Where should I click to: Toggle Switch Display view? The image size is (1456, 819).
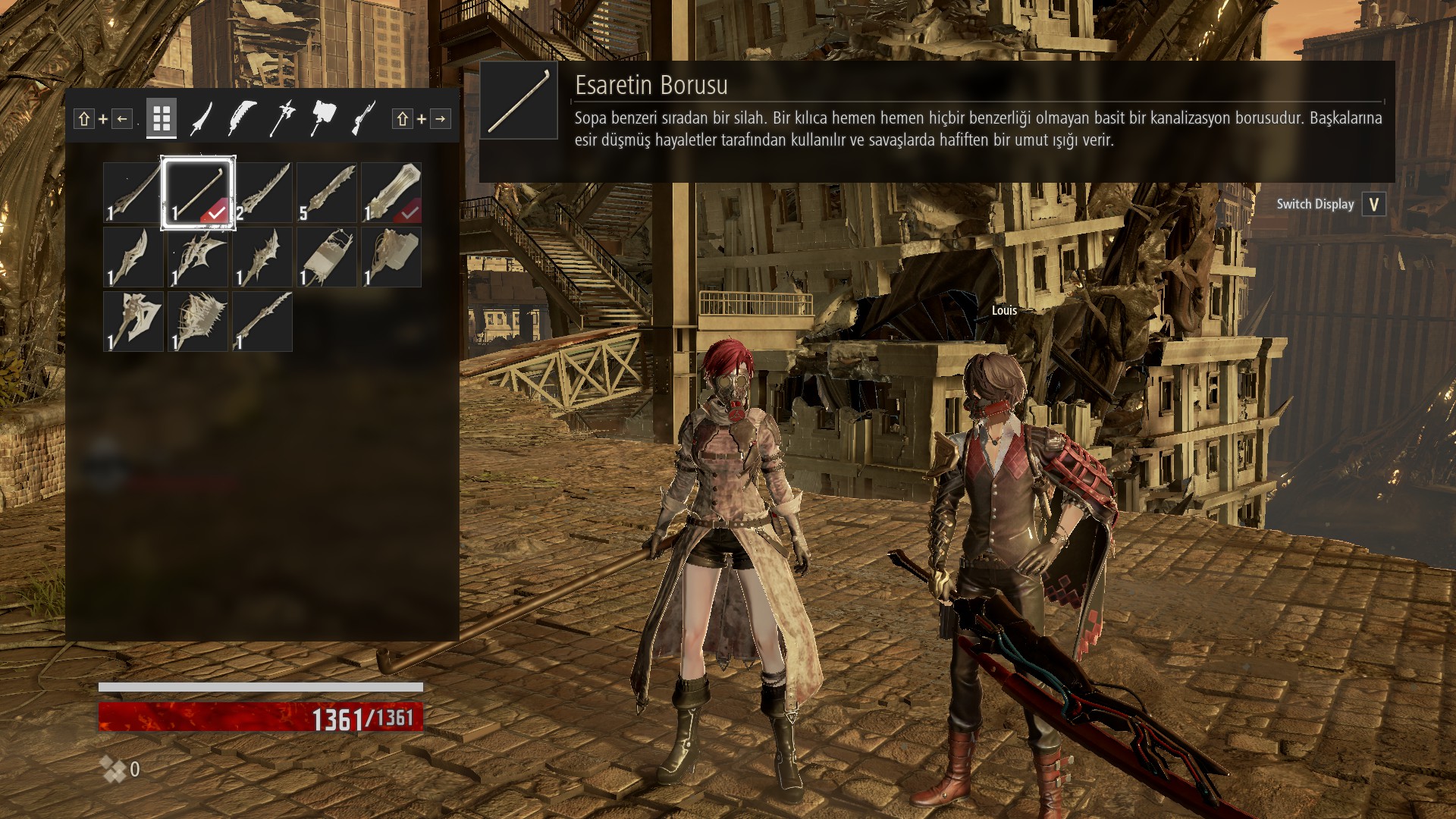pyautogui.click(x=1373, y=204)
